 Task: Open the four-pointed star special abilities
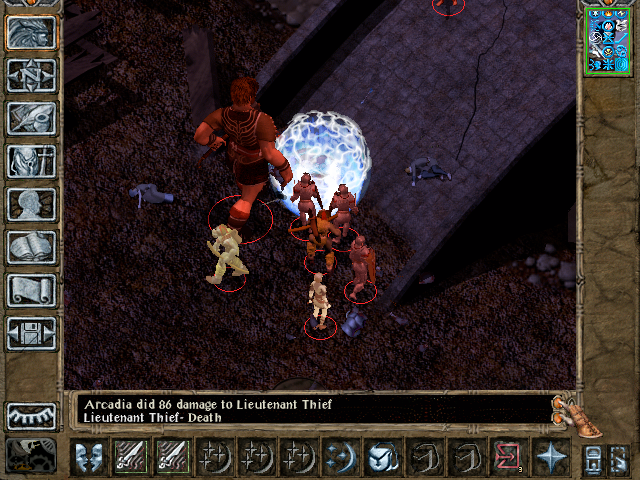[x=550, y=458]
